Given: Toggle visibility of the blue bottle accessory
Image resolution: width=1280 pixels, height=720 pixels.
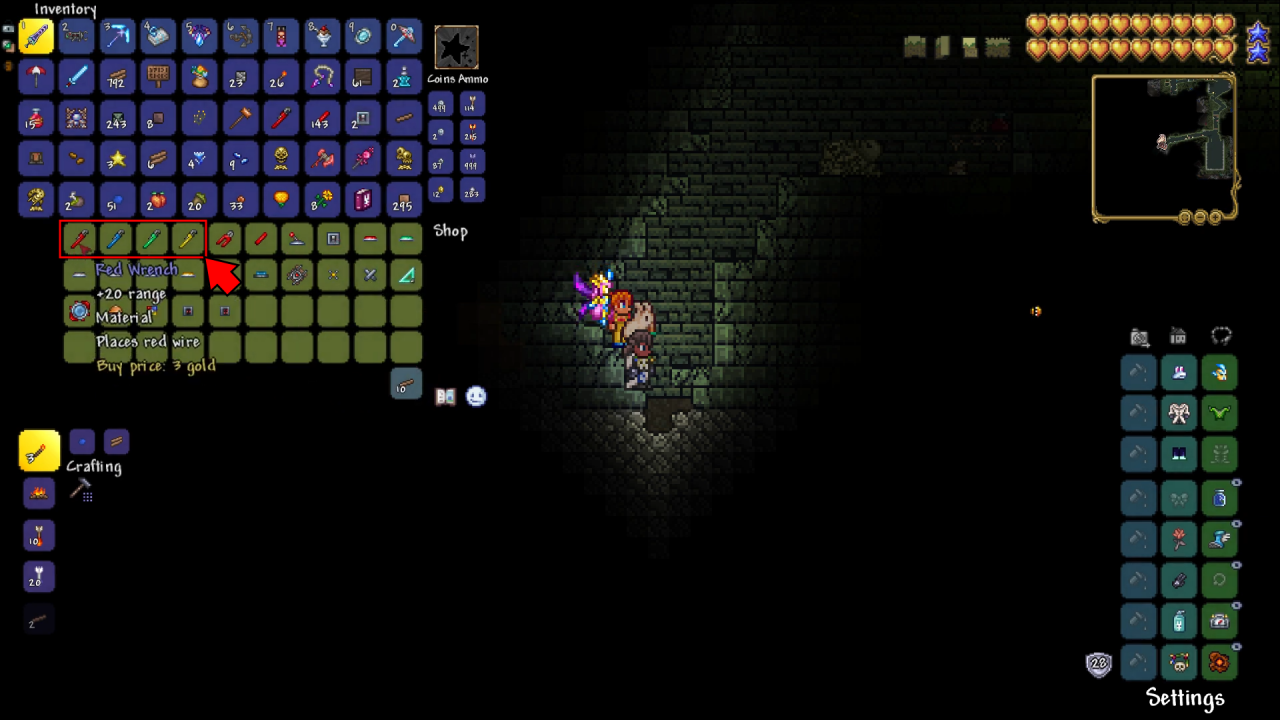Looking at the screenshot, I should 1235,483.
